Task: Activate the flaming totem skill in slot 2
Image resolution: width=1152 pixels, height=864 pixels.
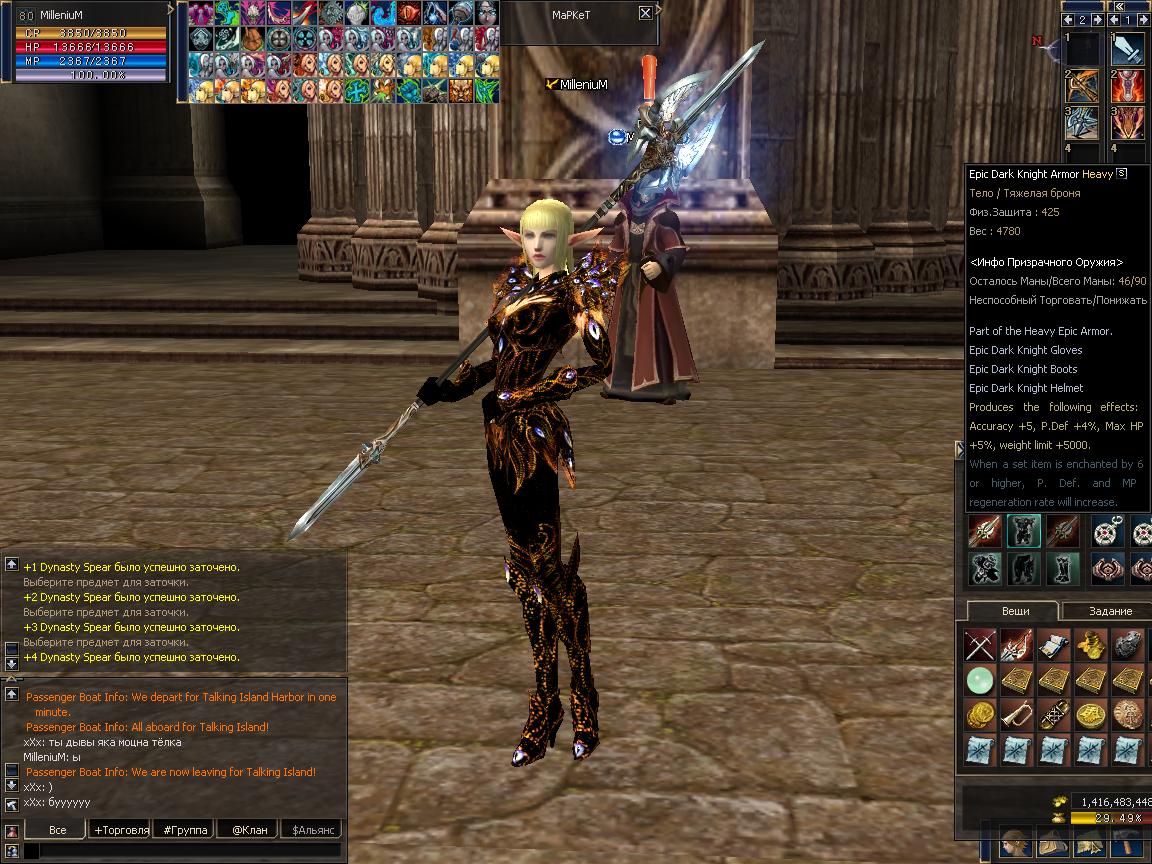Action: pos(1128,86)
